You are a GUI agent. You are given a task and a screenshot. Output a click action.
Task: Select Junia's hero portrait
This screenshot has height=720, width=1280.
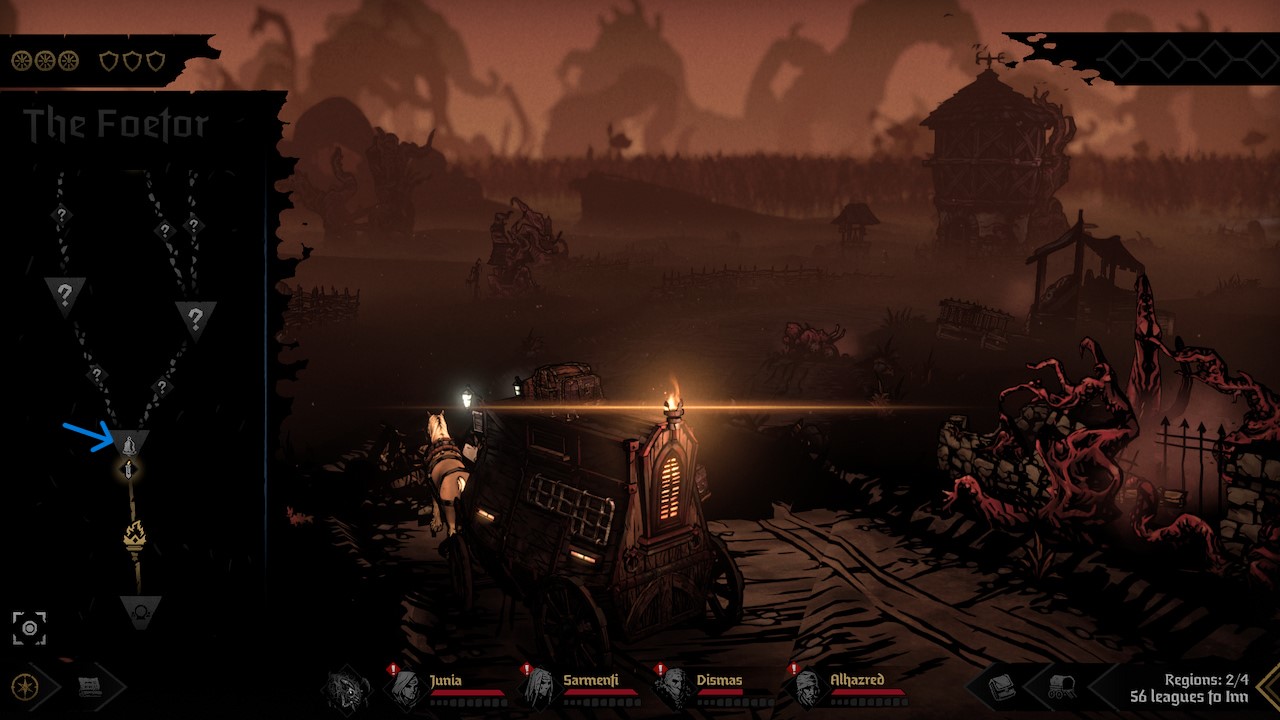(407, 688)
